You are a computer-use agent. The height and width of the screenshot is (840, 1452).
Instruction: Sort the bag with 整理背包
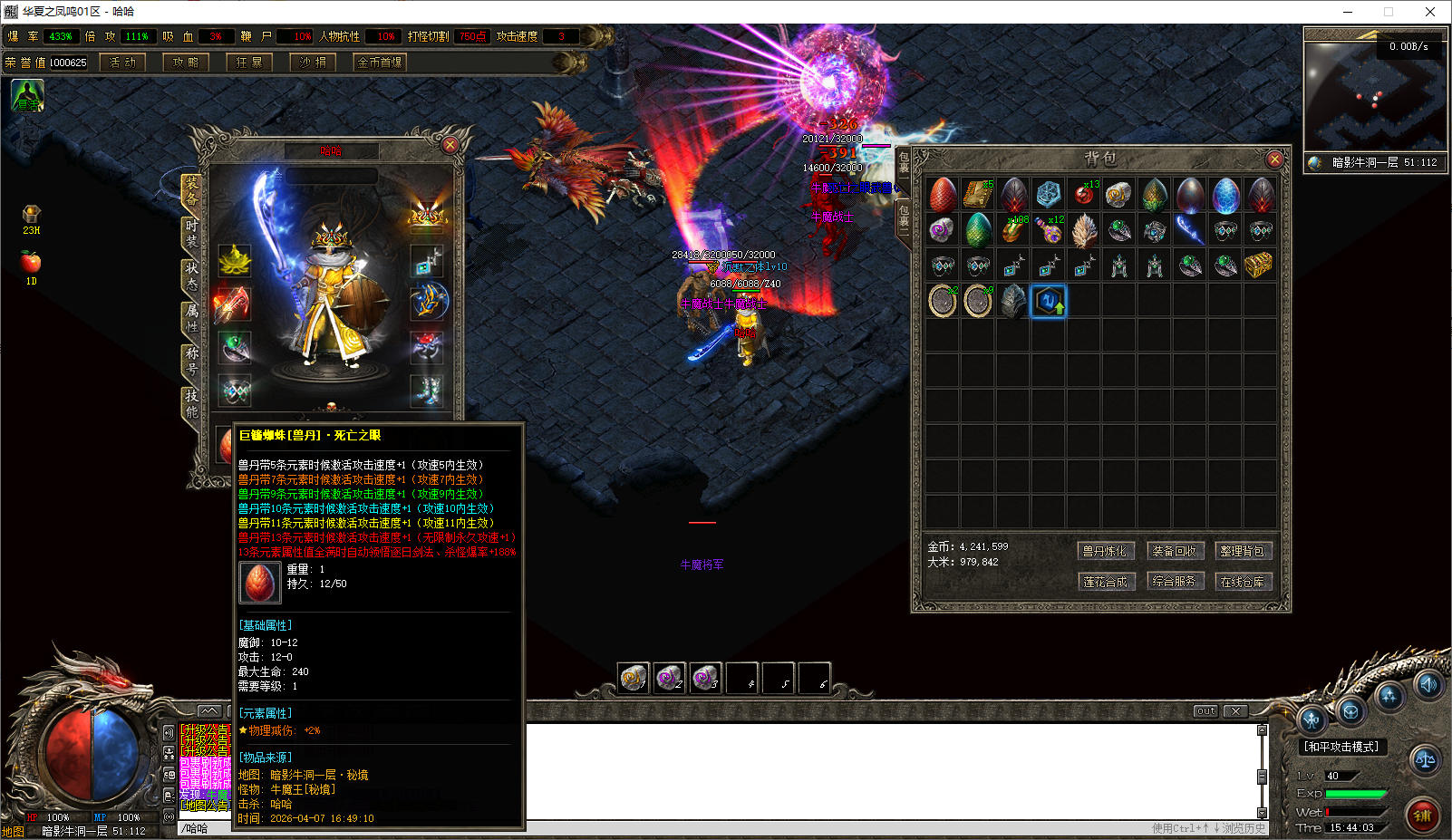(x=1242, y=551)
